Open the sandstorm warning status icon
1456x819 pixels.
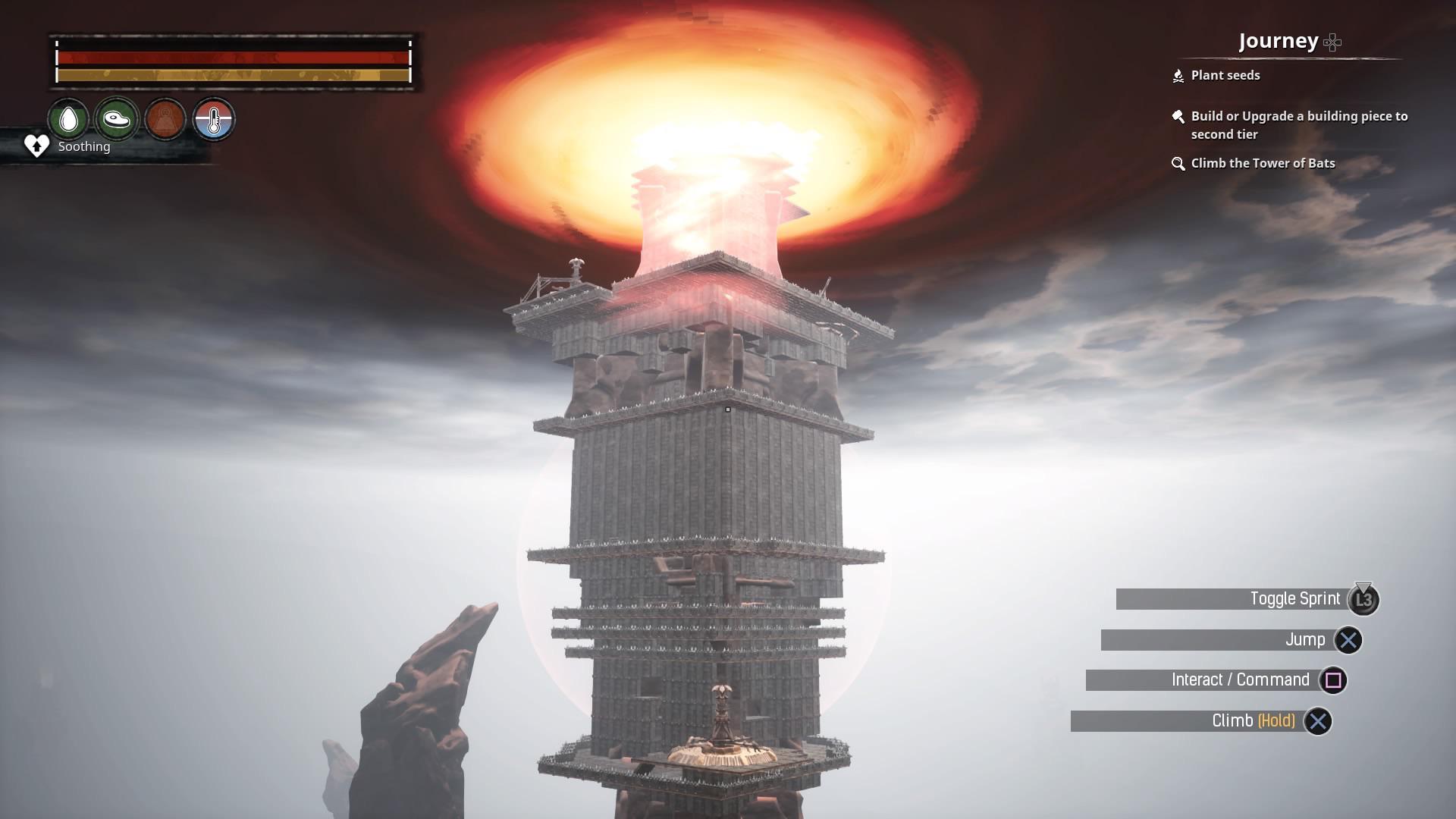(x=166, y=119)
